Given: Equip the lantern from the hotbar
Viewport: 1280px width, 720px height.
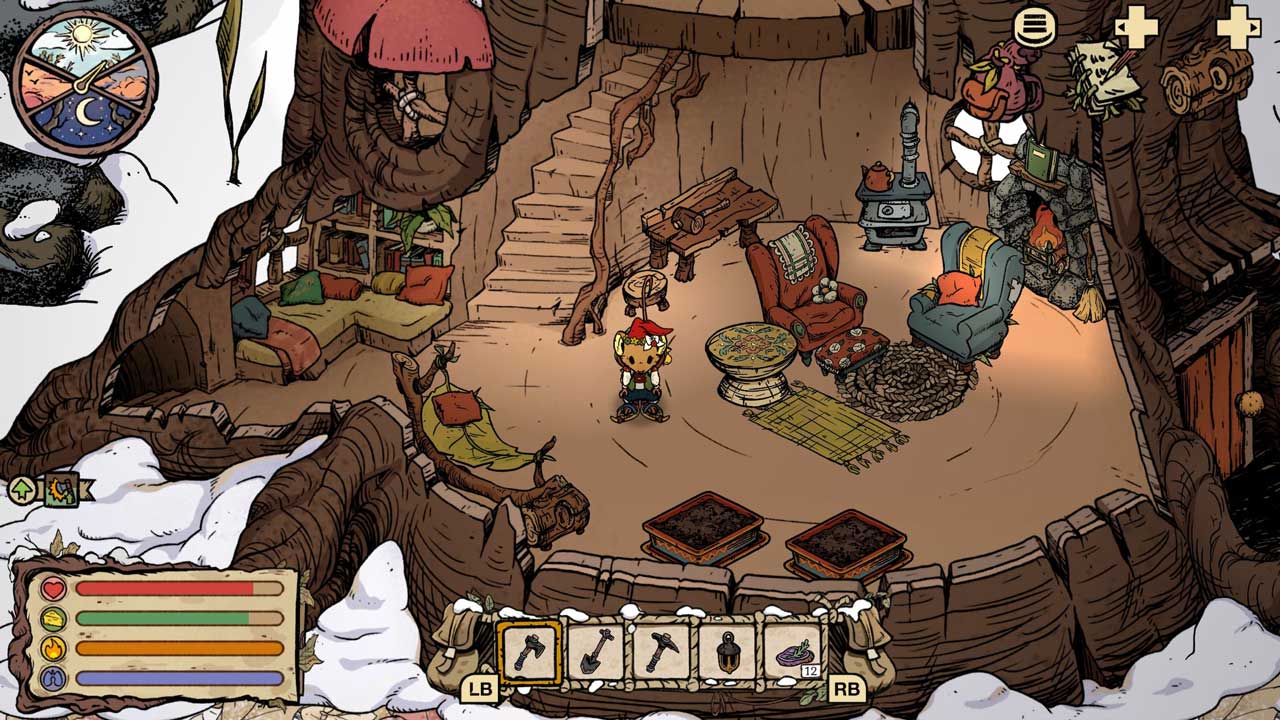Looking at the screenshot, I should coord(727,653).
